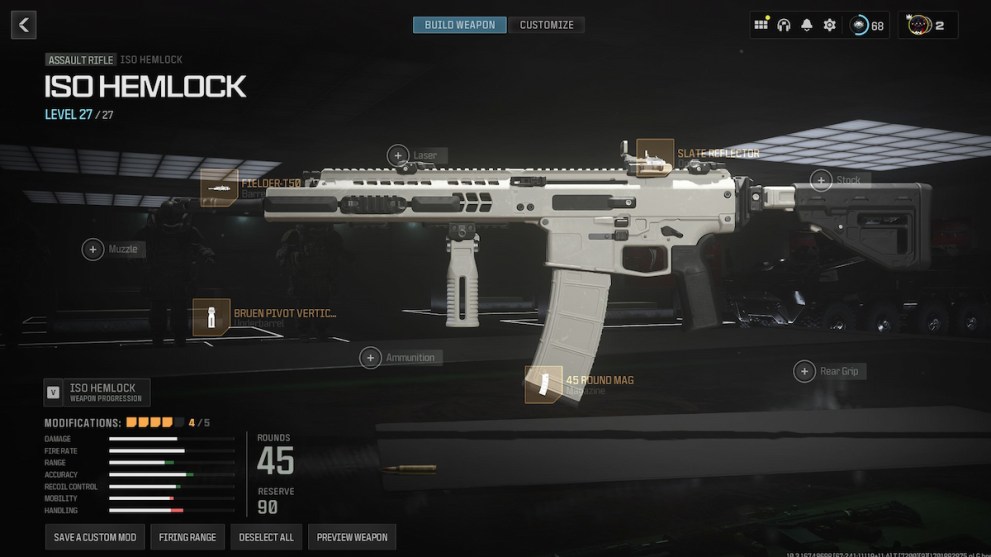Viewport: 991px width, 557px height.
Task: Open the headset voice chat menu
Action: (784, 25)
